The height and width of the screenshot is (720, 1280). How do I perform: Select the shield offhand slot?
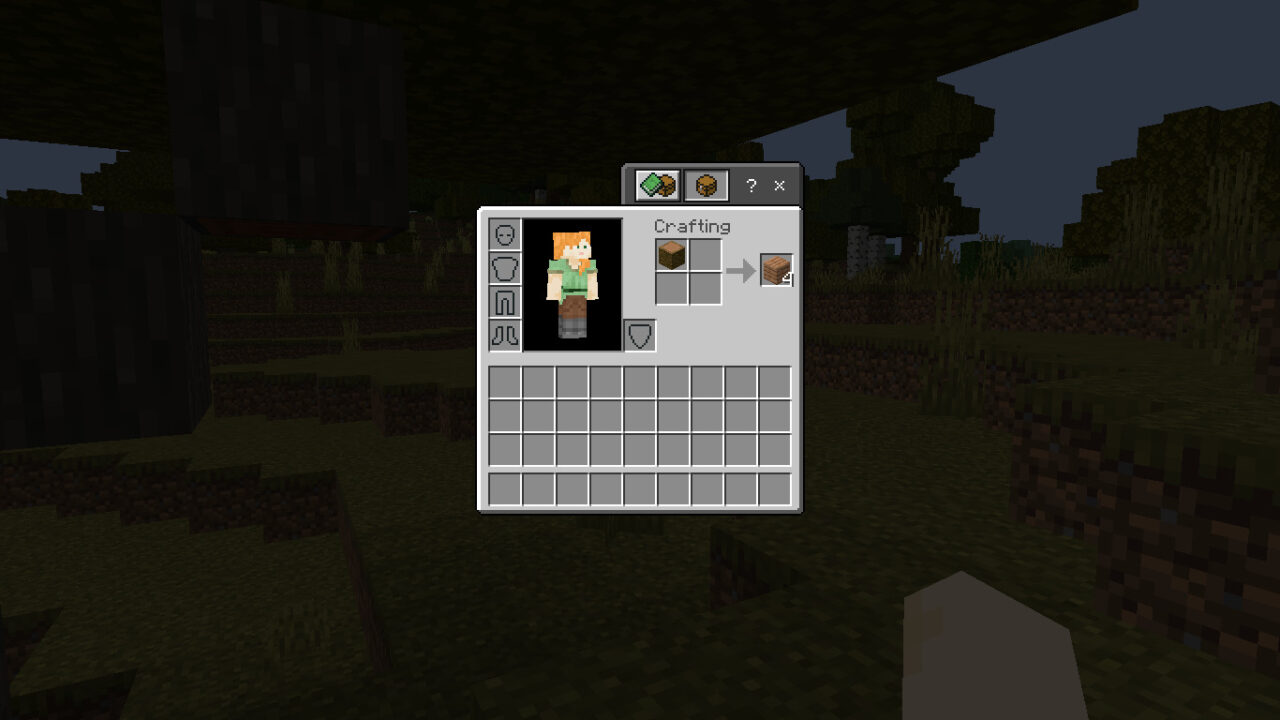[x=641, y=334]
